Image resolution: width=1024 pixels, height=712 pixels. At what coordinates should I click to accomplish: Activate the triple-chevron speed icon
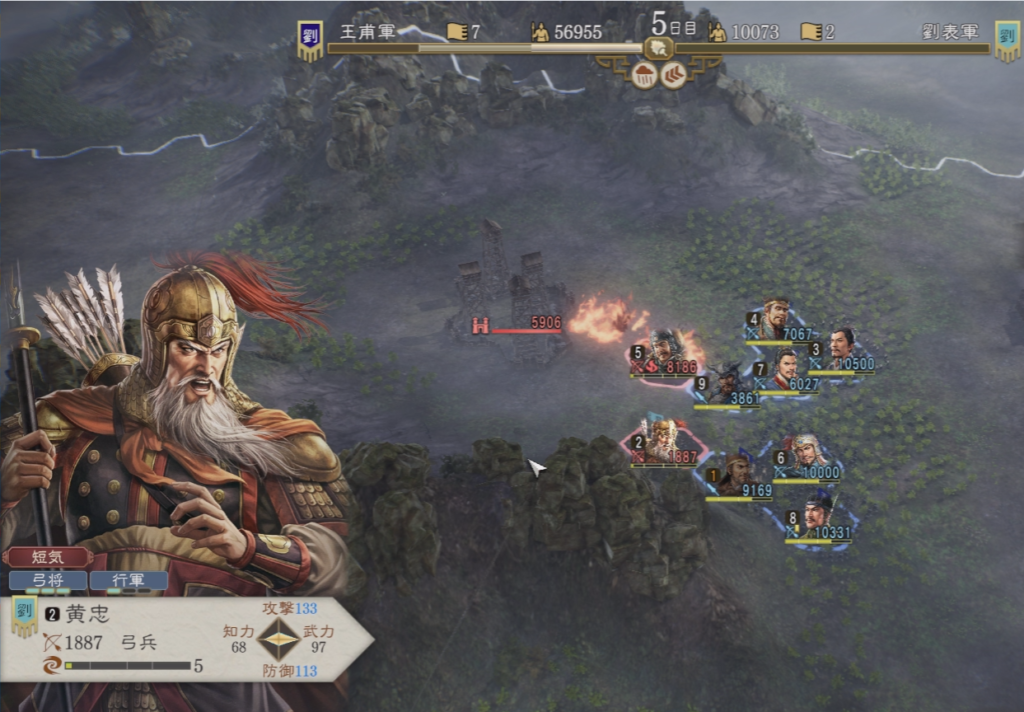674,76
